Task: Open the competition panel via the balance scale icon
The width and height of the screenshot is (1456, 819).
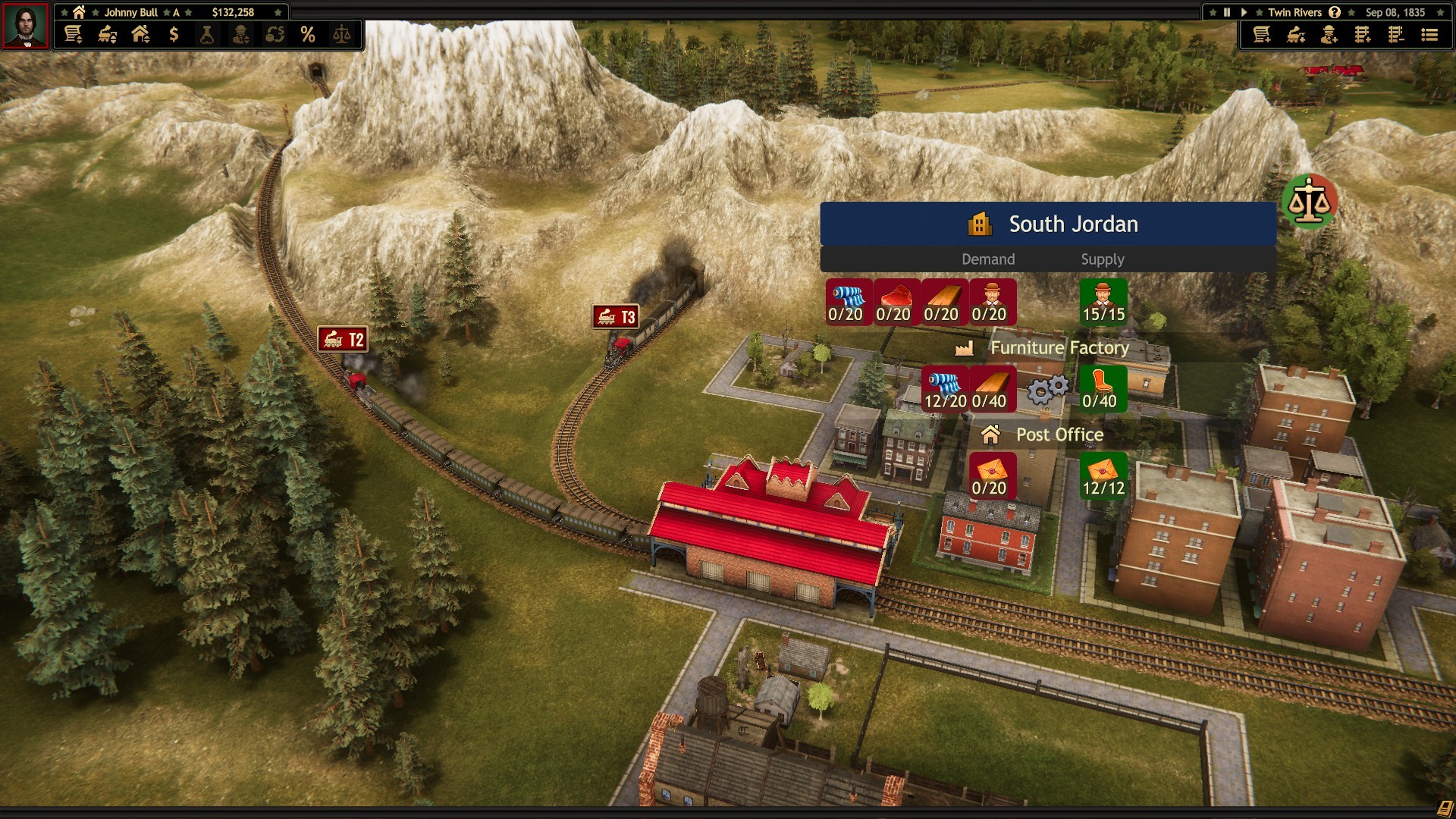Action: click(343, 35)
